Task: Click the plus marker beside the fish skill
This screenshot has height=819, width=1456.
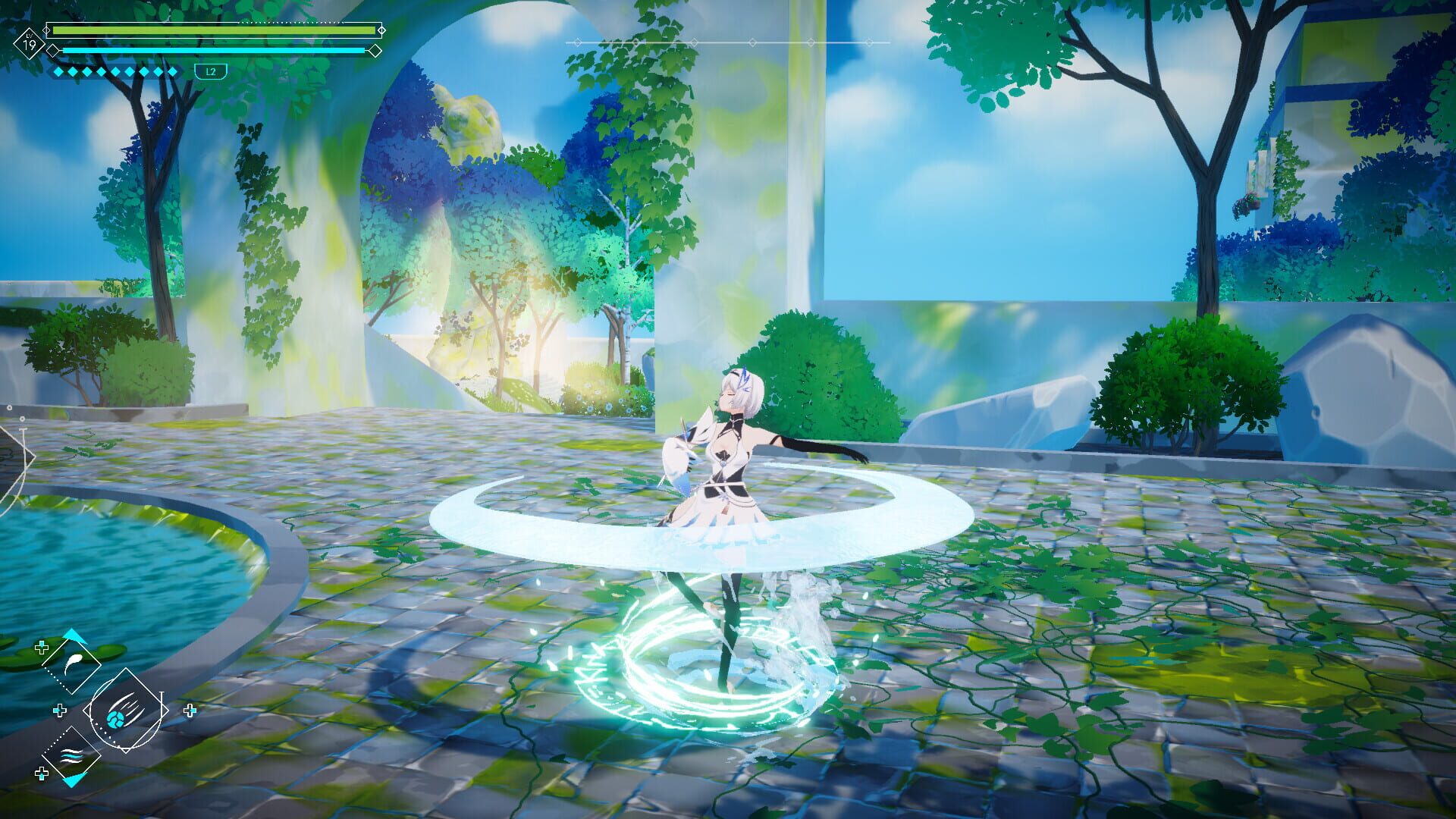Action: pos(41,648)
